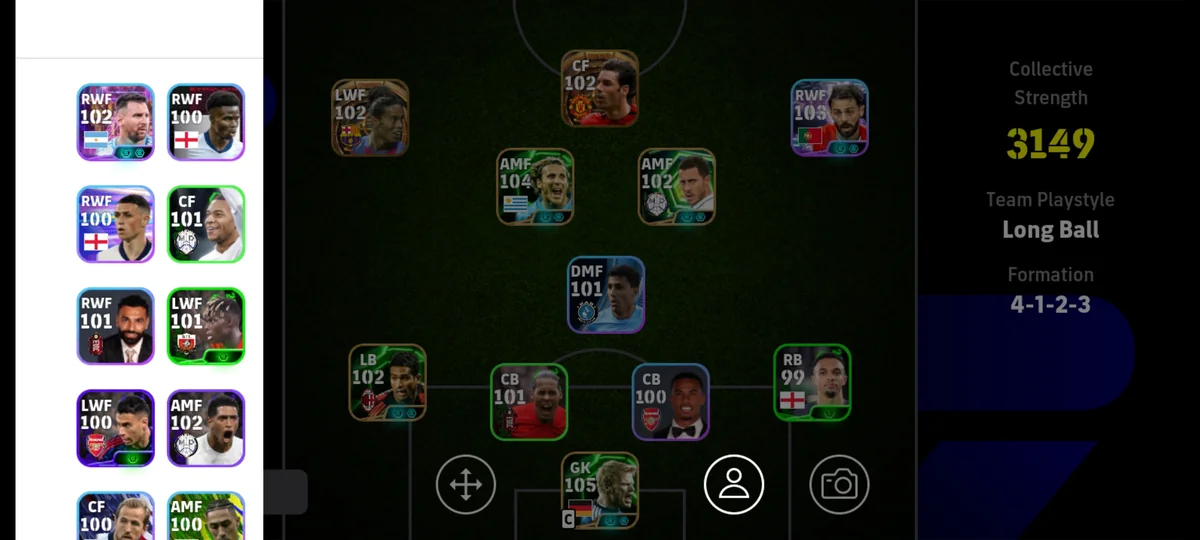The height and width of the screenshot is (540, 1200).
Task: Select the GK 105 goalkeeper card
Action: [599, 490]
